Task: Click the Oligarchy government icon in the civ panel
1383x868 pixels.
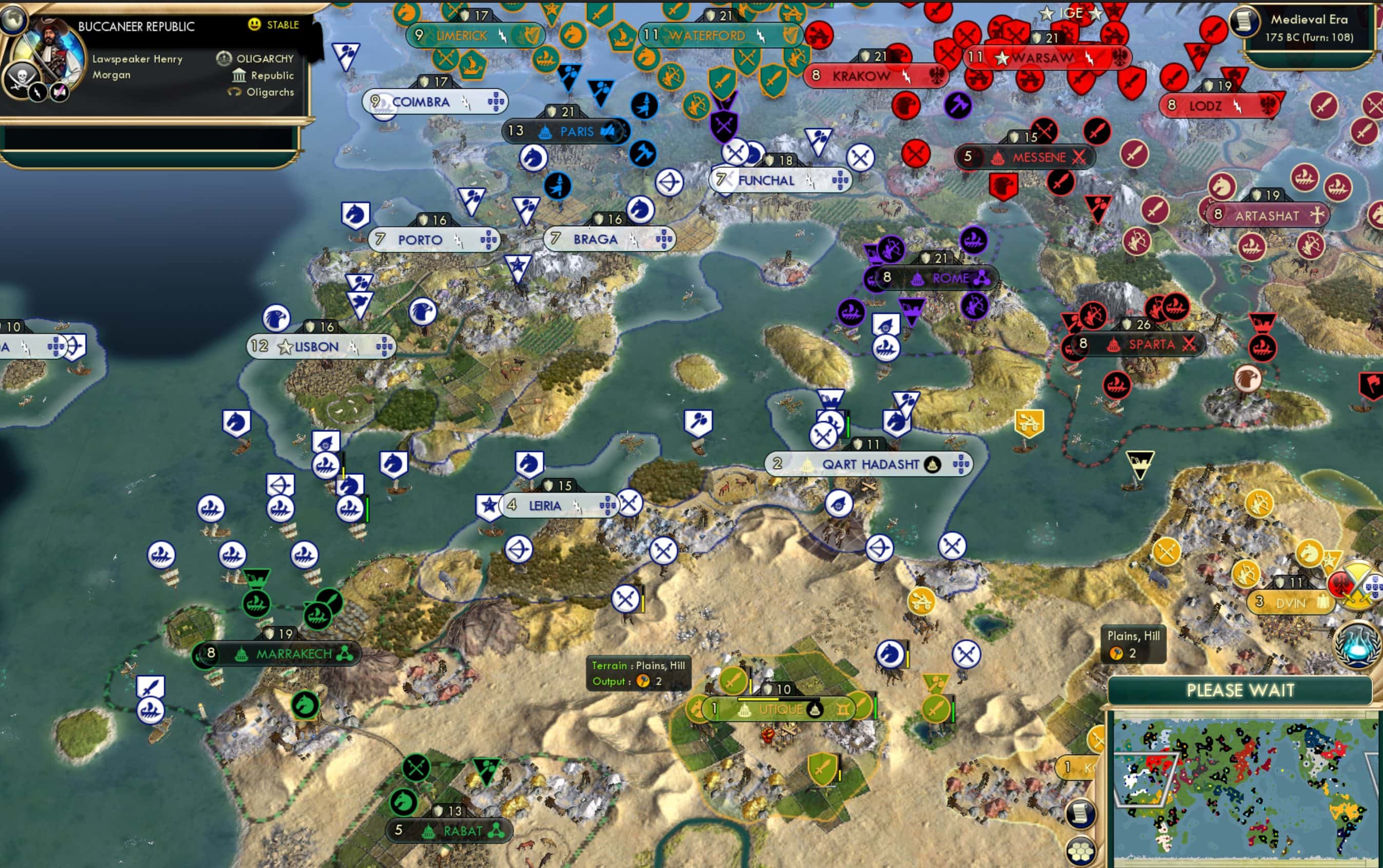Action: coord(223,57)
